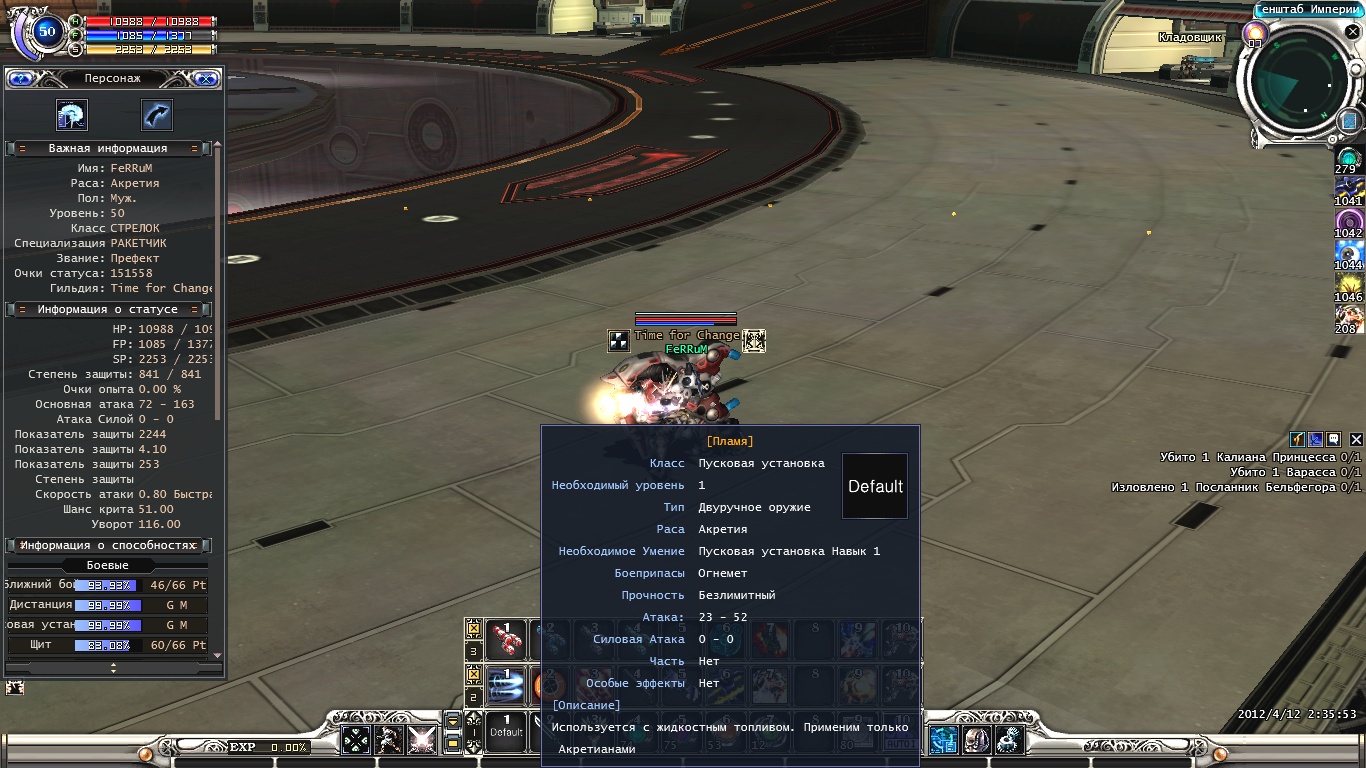Click the blue circuit icon at bottom right
Viewport: 1366px width, 768px height.
click(x=943, y=739)
